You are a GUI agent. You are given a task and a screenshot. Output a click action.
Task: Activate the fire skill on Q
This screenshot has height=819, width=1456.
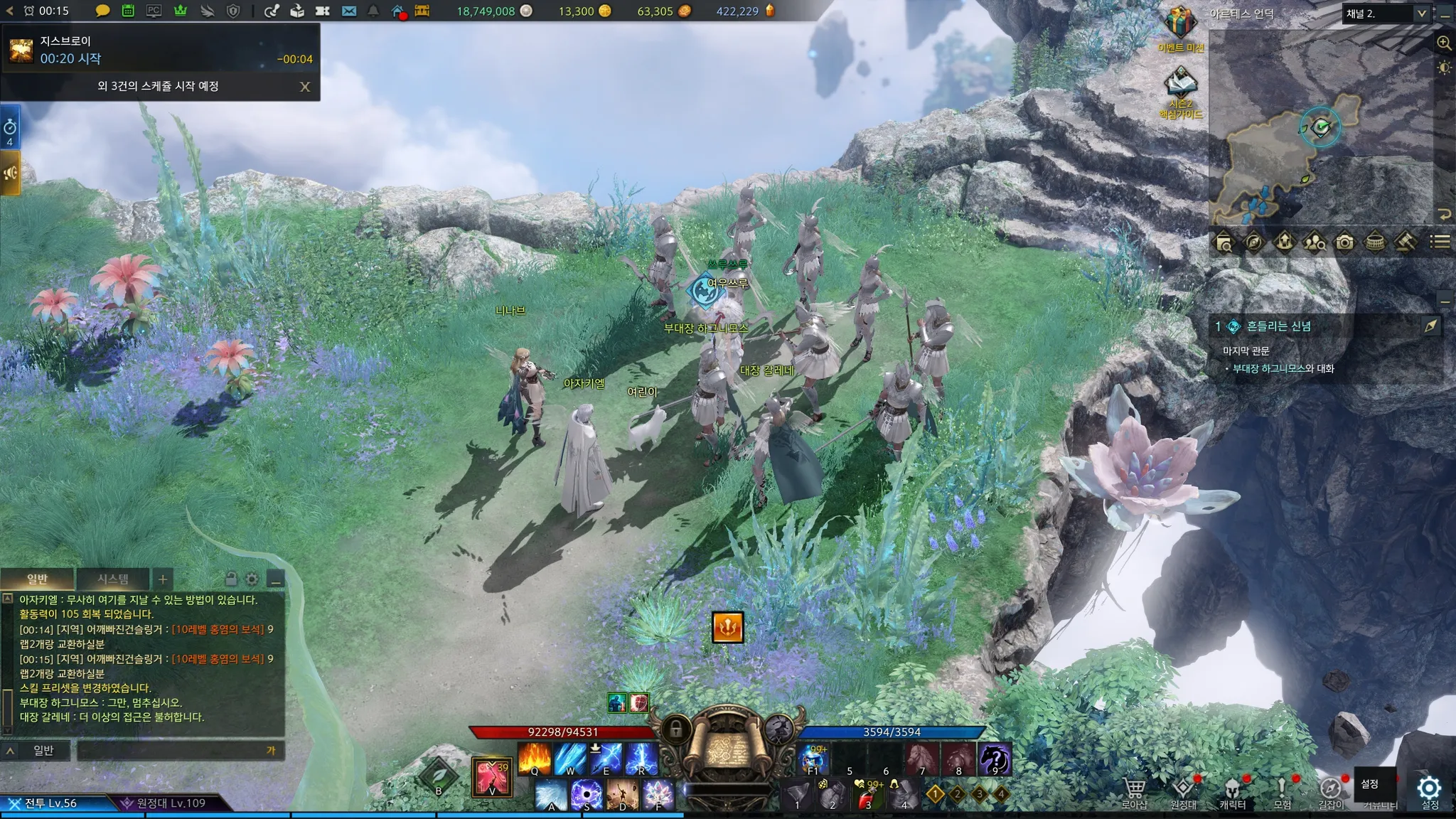coord(535,758)
